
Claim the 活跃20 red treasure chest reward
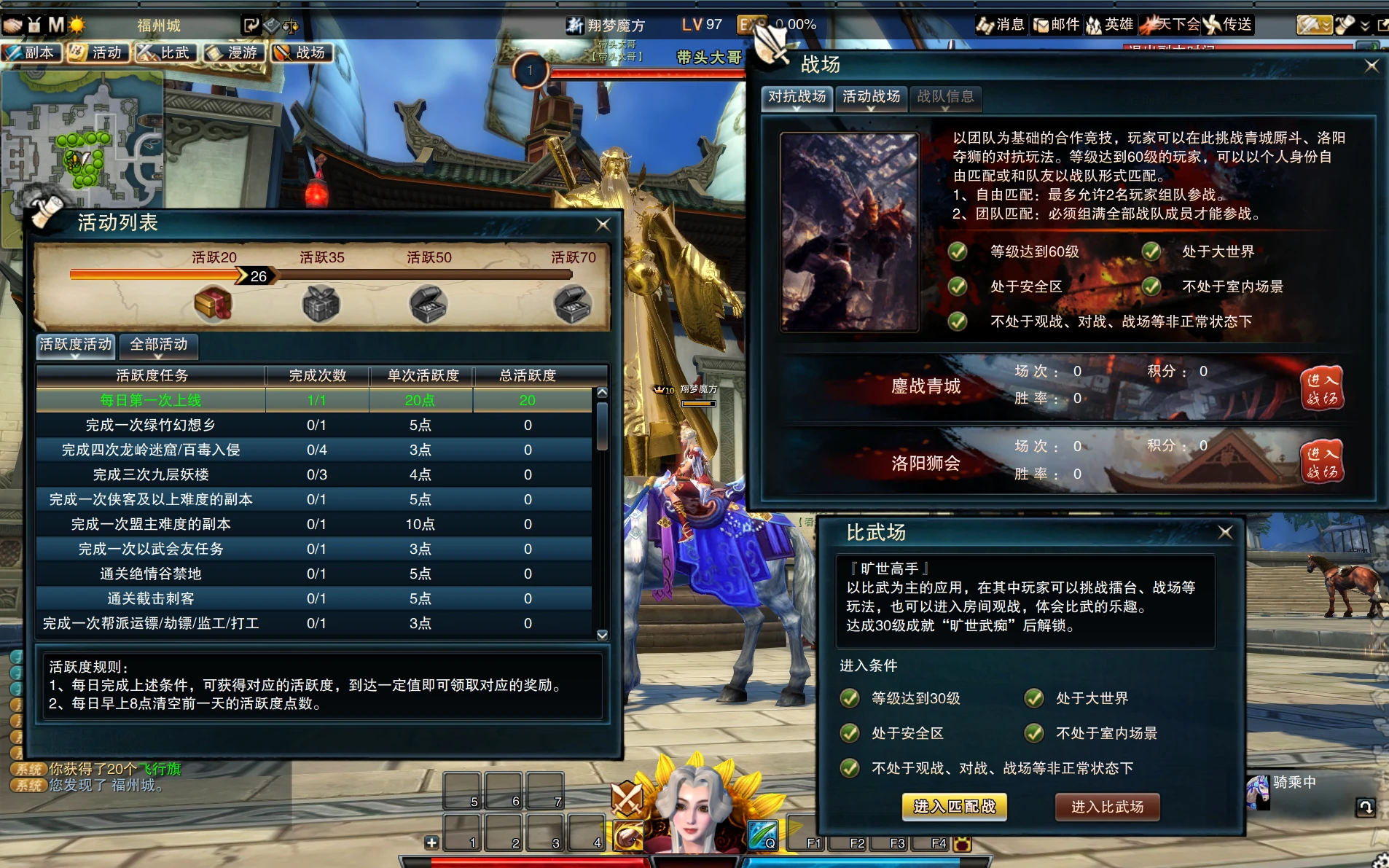pos(213,304)
